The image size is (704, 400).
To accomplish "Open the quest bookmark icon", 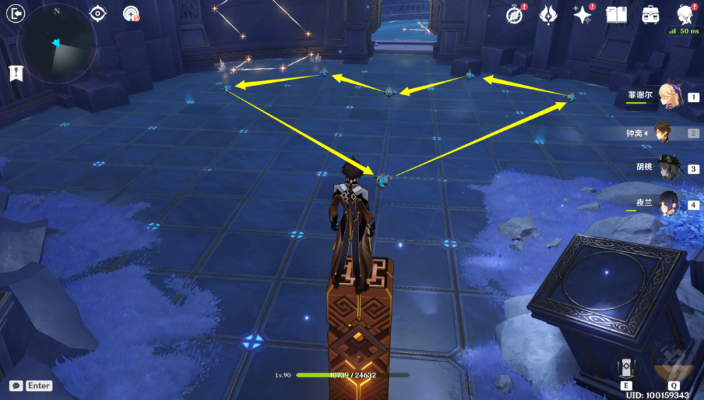I will coord(15,73).
